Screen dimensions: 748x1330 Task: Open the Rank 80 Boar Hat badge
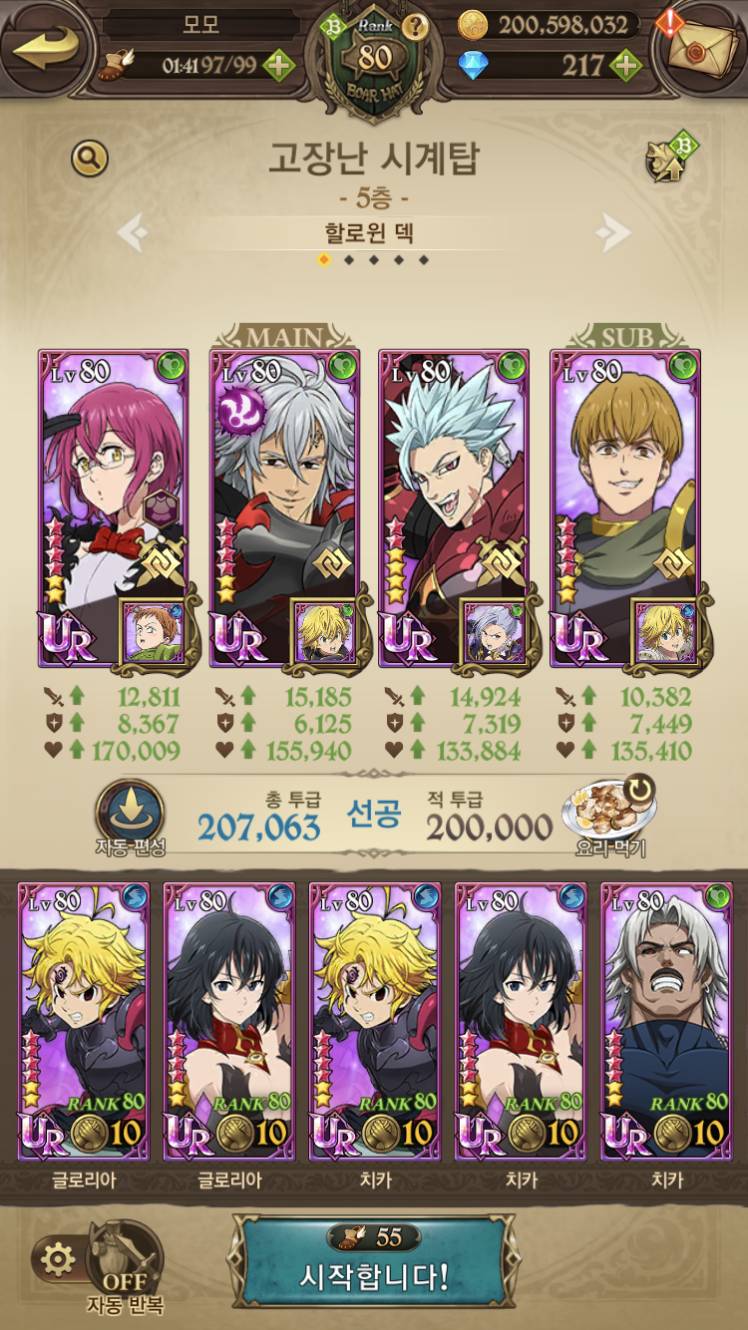[x=374, y=58]
